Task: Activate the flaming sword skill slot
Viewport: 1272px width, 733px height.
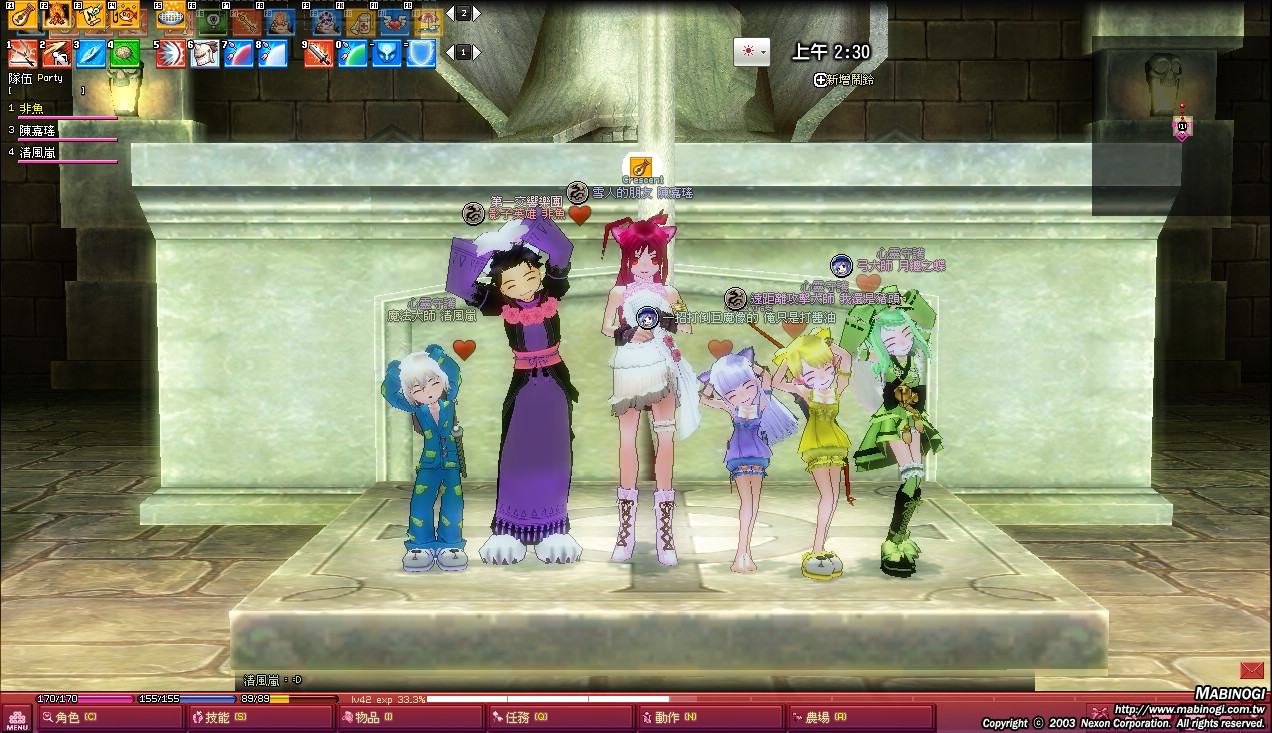Action: click(318, 53)
